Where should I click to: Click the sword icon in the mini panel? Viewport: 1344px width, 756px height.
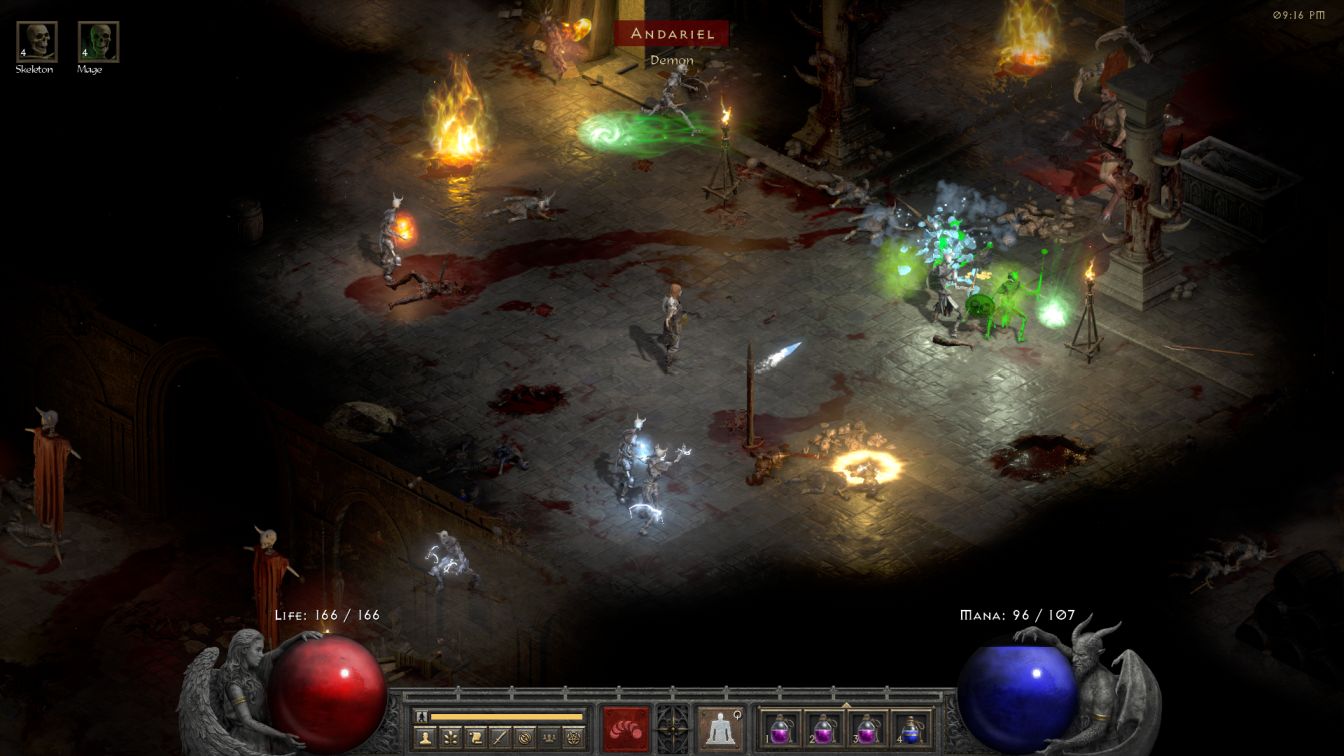pyautogui.click(x=499, y=738)
